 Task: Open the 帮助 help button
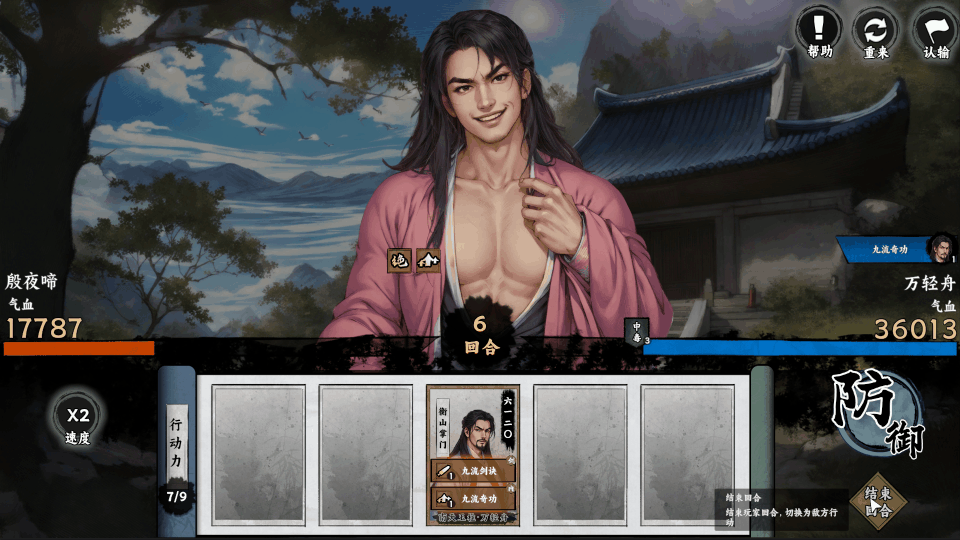pos(819,31)
